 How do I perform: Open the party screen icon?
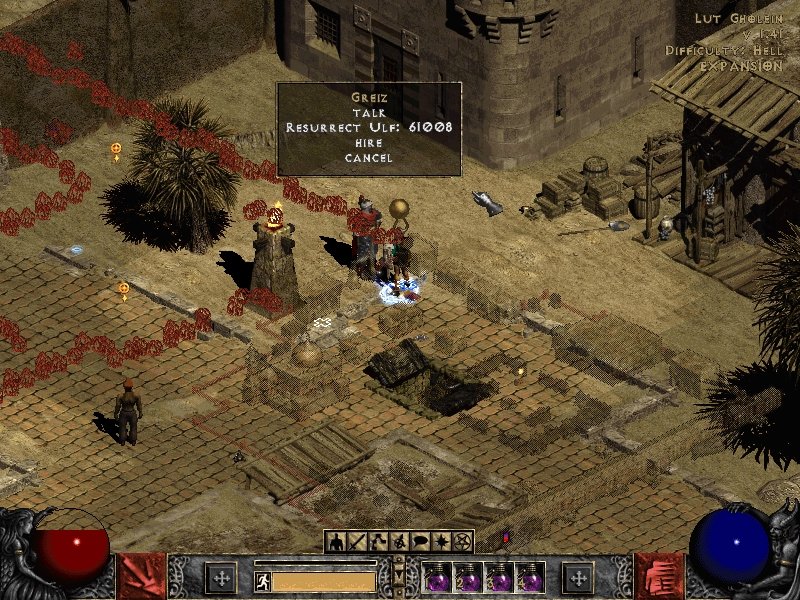399,541
